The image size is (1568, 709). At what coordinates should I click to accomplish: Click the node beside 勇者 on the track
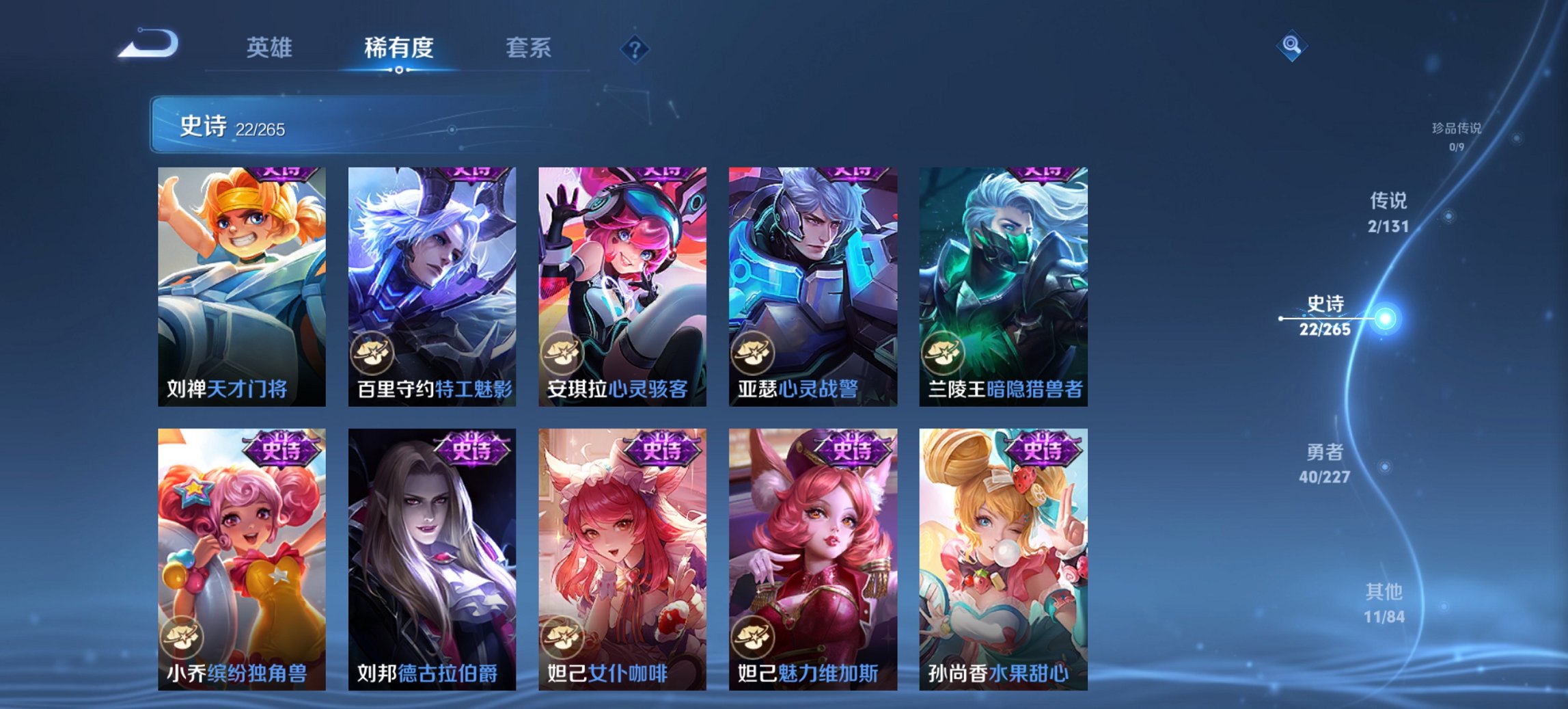1384,466
